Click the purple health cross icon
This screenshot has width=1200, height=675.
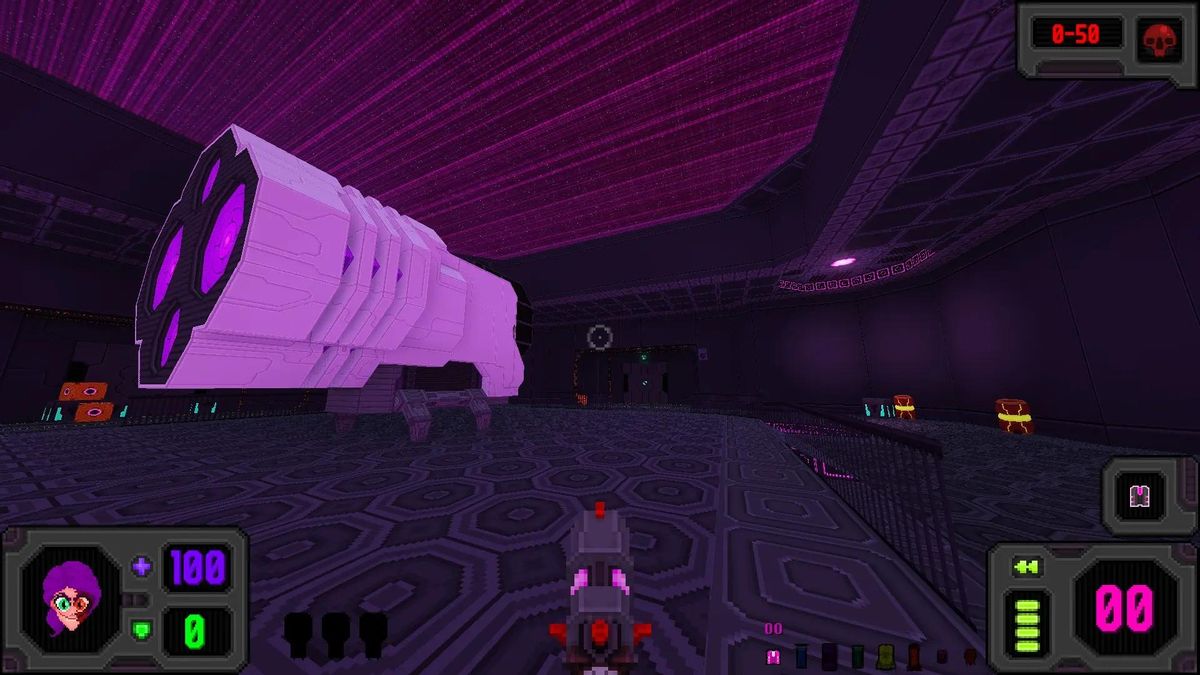142,567
